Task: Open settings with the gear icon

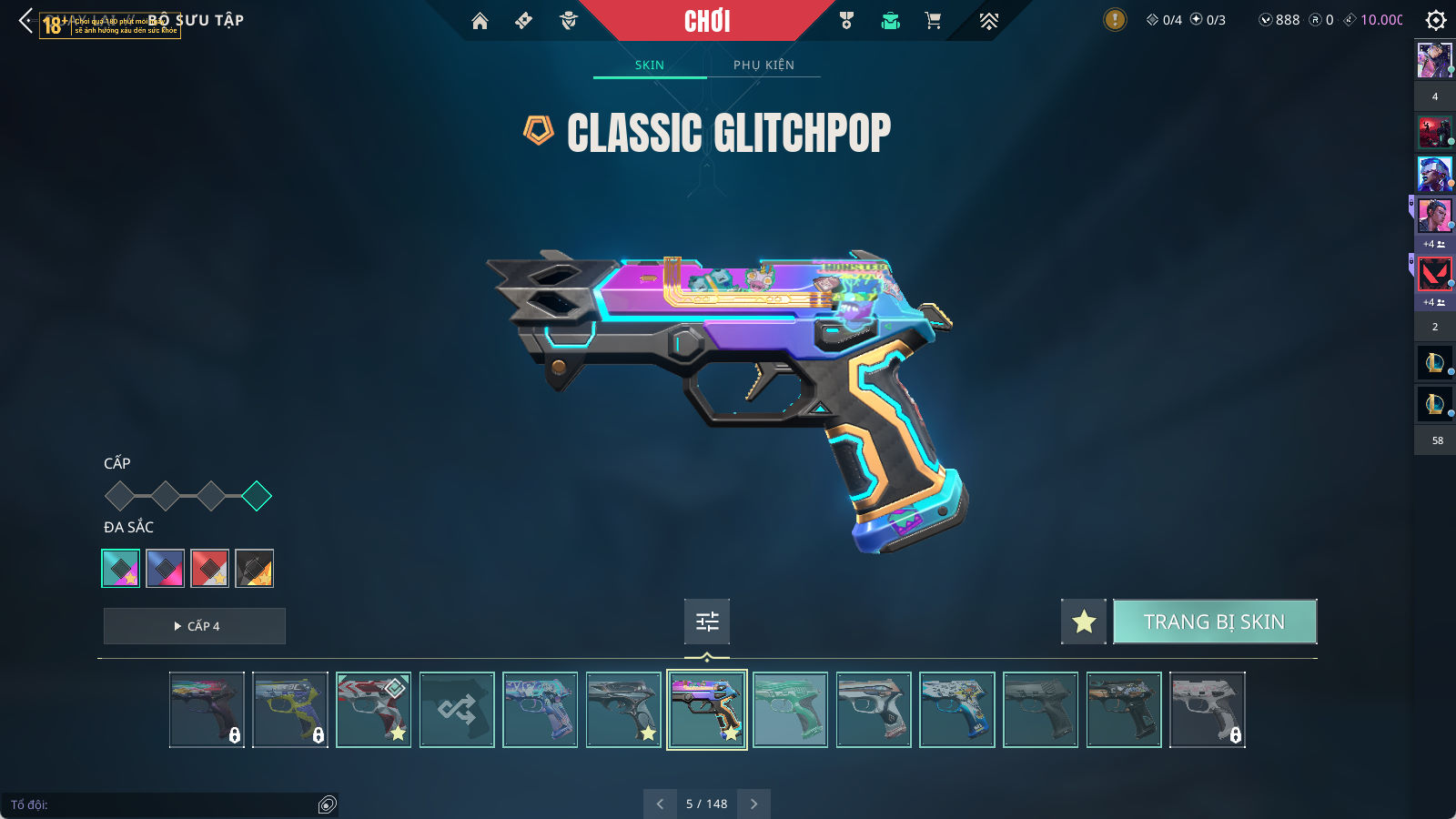Action: pyautogui.click(x=1436, y=20)
